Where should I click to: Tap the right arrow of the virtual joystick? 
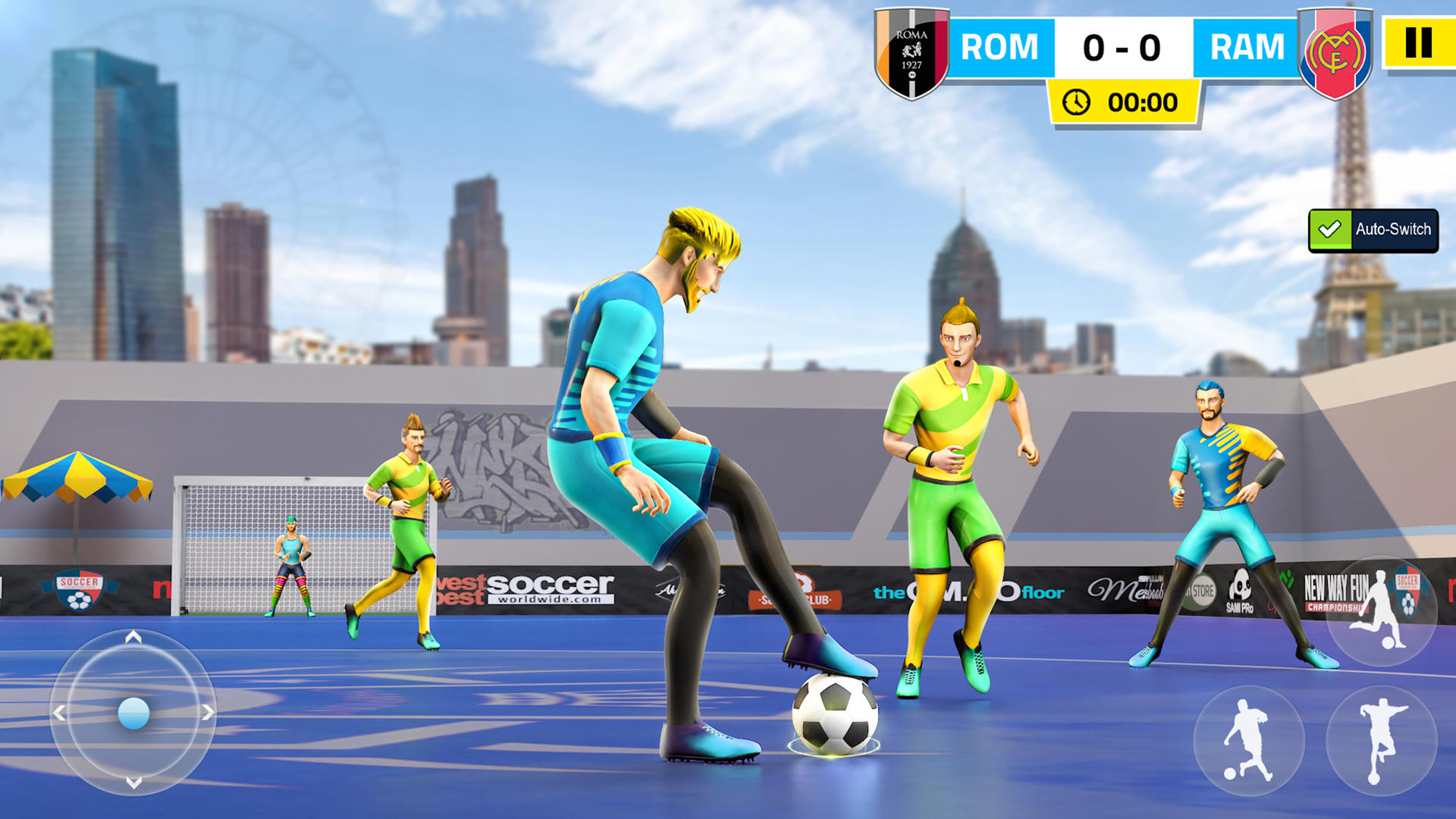click(207, 713)
